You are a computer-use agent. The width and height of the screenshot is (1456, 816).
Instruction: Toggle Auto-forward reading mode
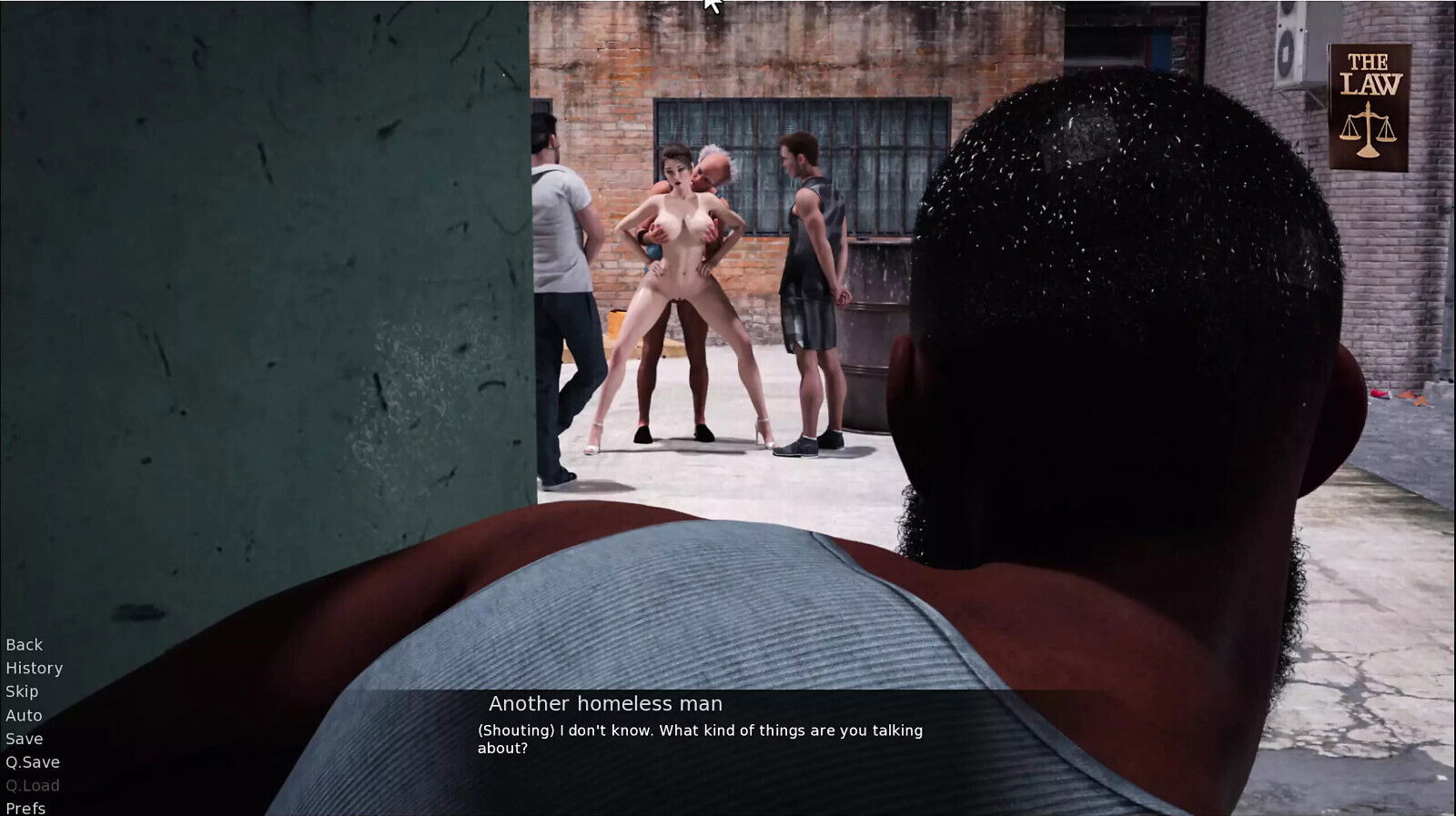coord(24,715)
